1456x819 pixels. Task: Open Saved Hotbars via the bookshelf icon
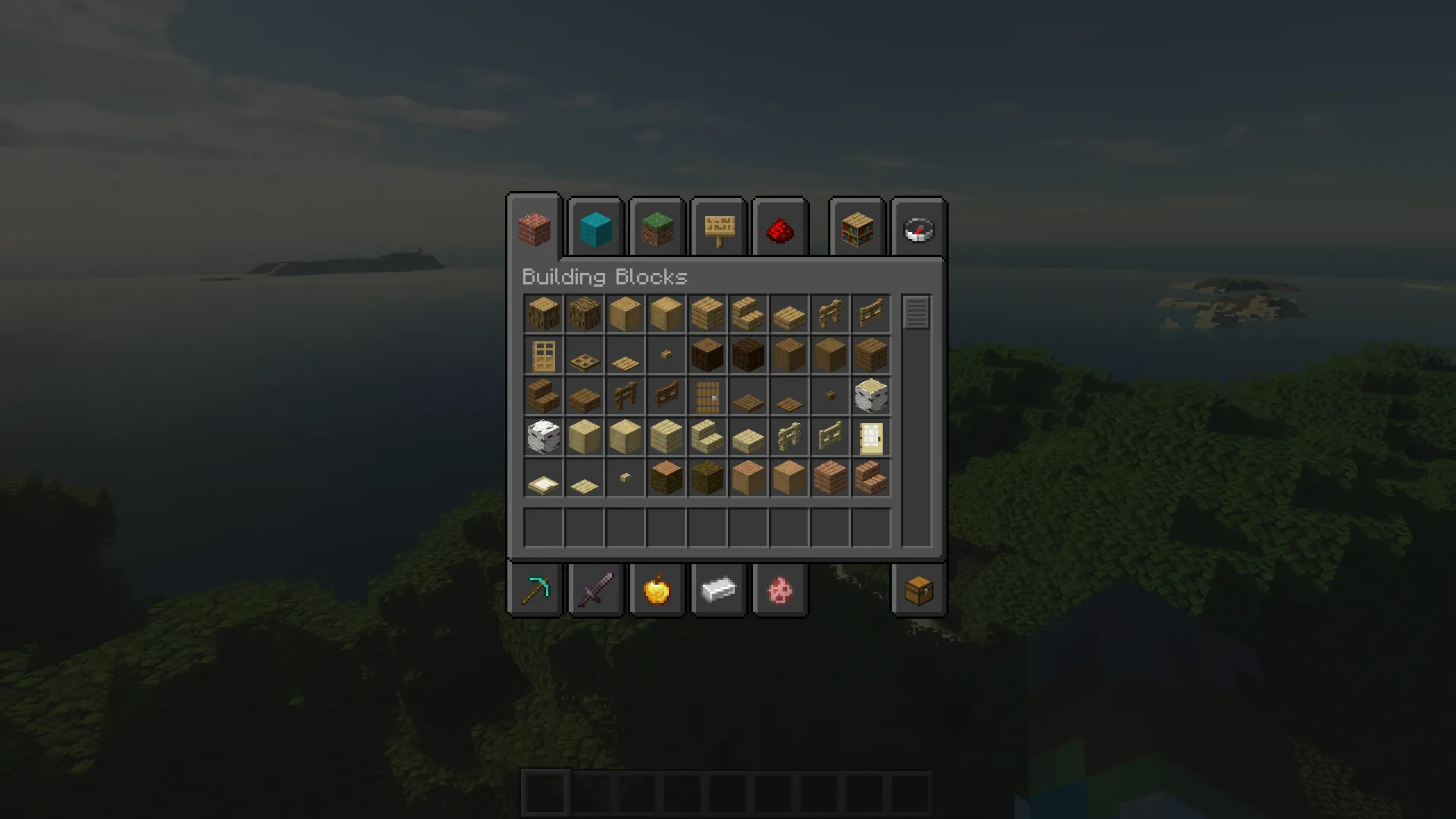coord(856,228)
